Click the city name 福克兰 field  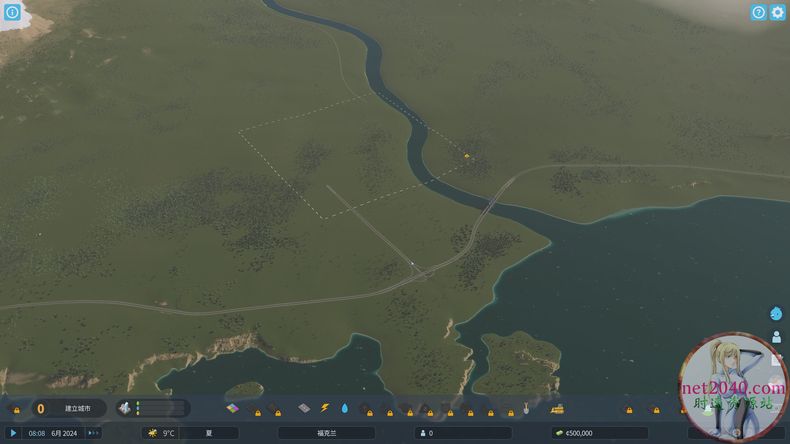[x=326, y=433]
